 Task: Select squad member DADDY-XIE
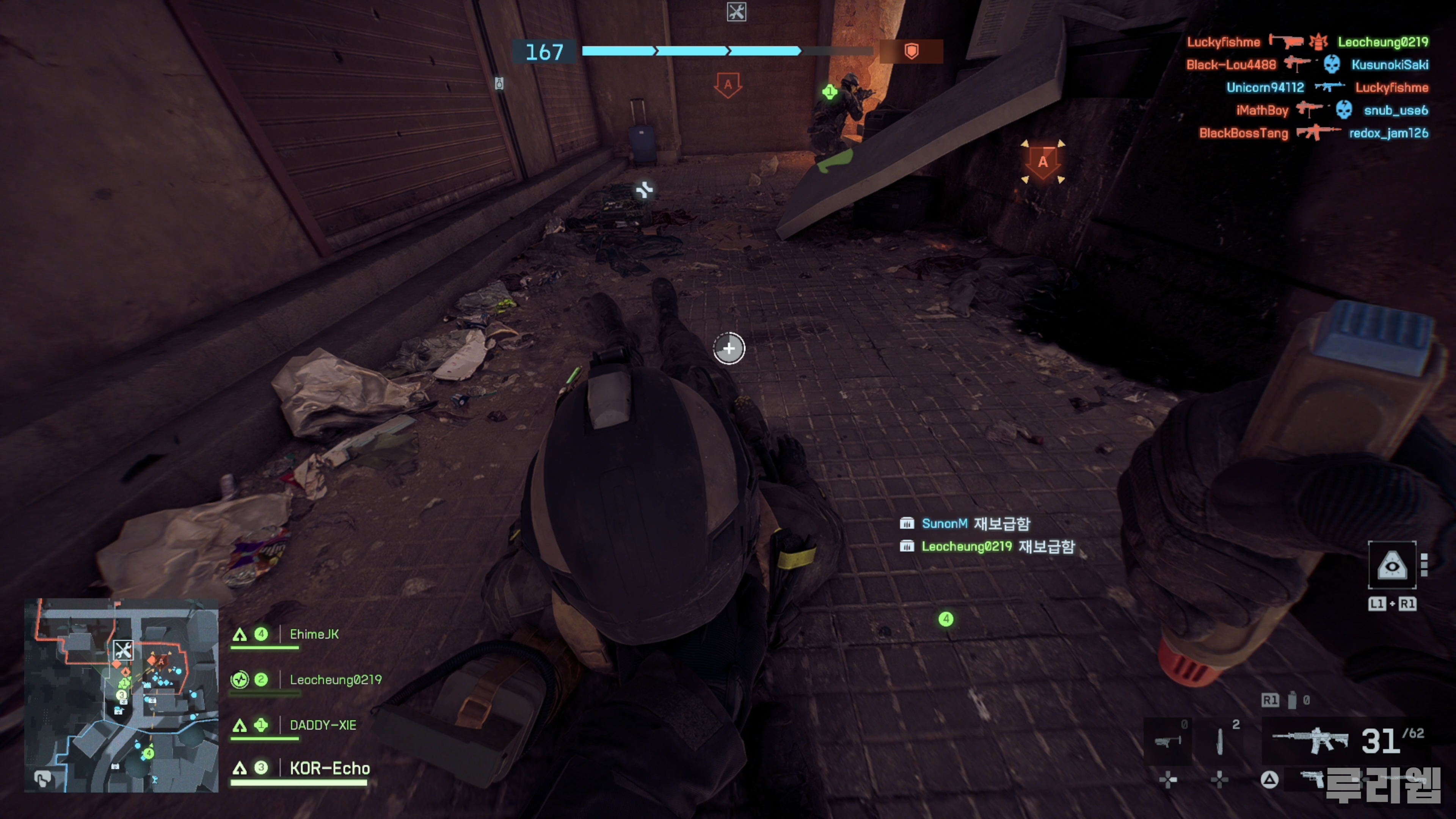coord(322,725)
